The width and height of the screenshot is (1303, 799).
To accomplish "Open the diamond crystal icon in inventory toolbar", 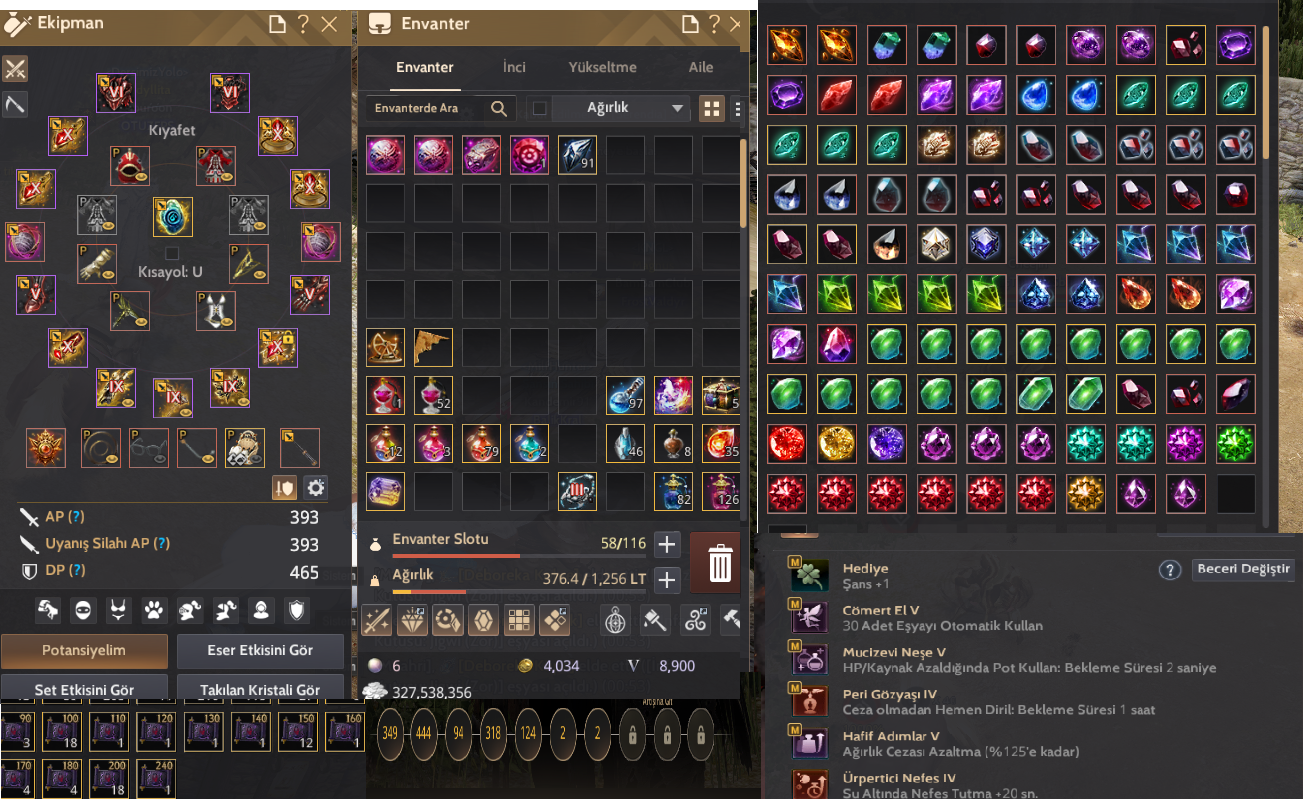I will [412, 620].
